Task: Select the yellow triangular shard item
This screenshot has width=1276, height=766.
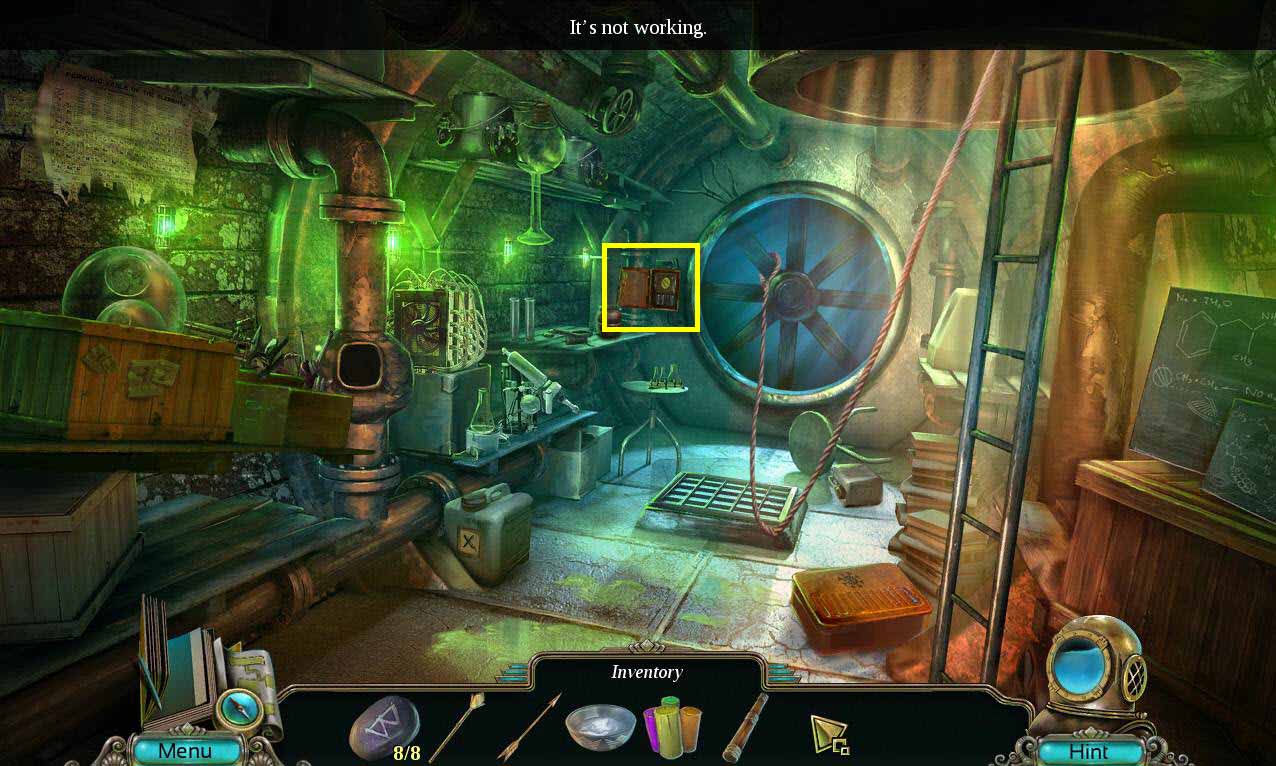Action: tap(829, 734)
